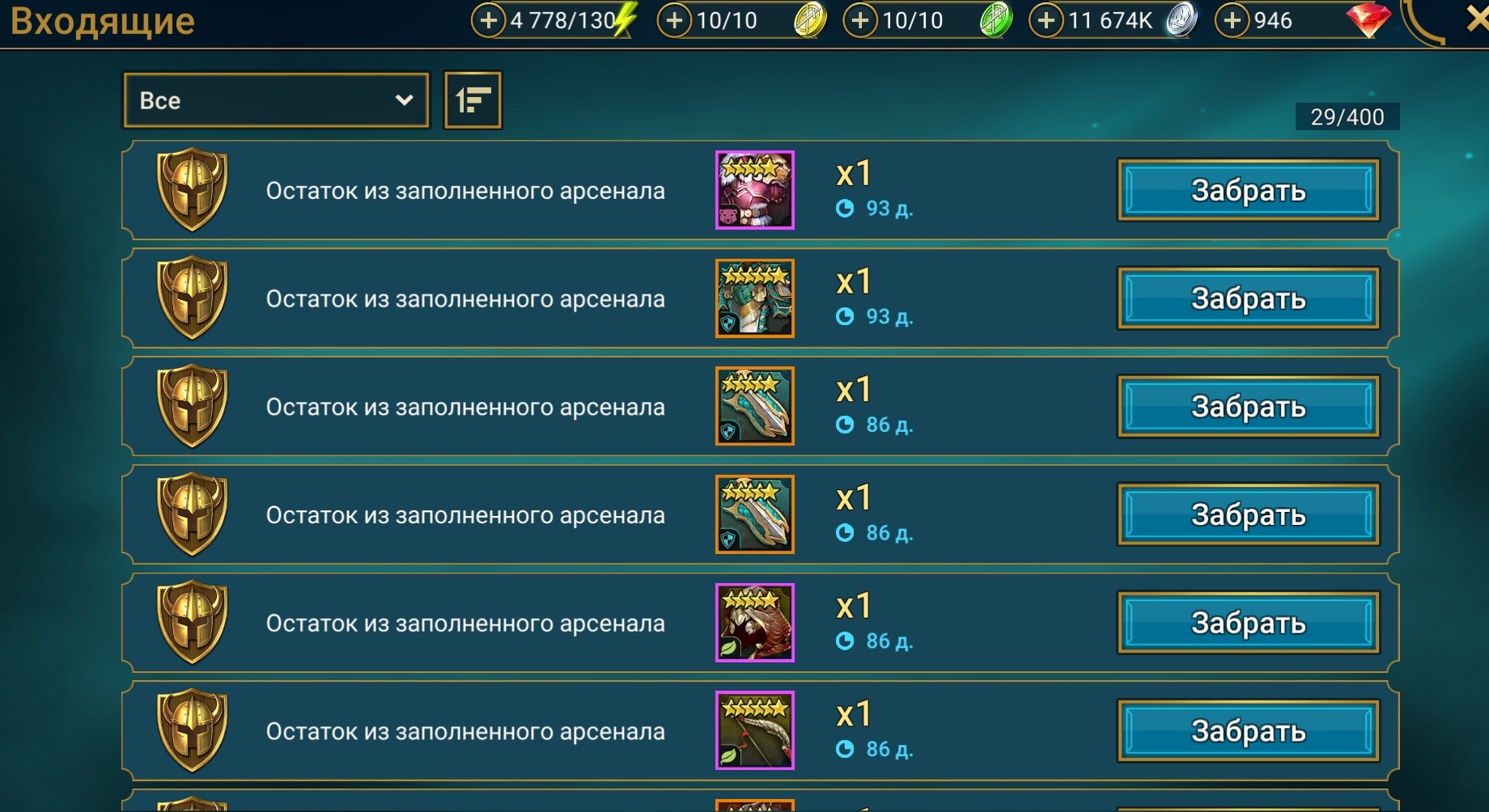Inspect the red four-star item thumbnail
This screenshot has width=1489, height=812.
click(754, 623)
